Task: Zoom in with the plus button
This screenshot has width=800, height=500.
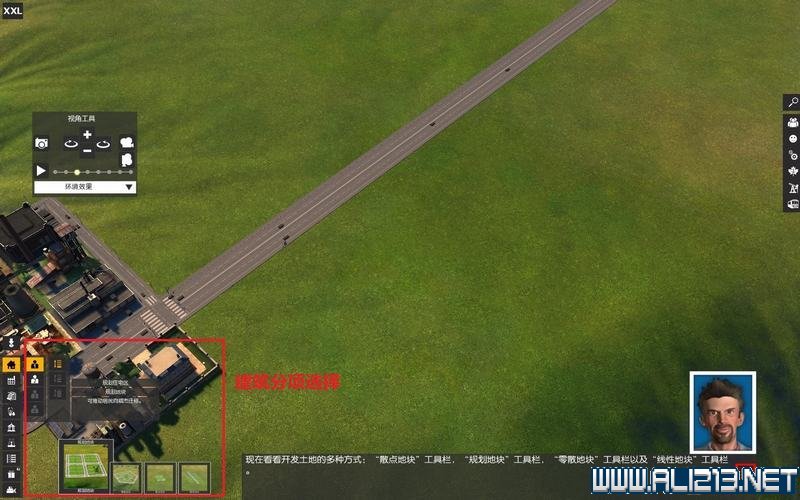Action: click(x=87, y=135)
